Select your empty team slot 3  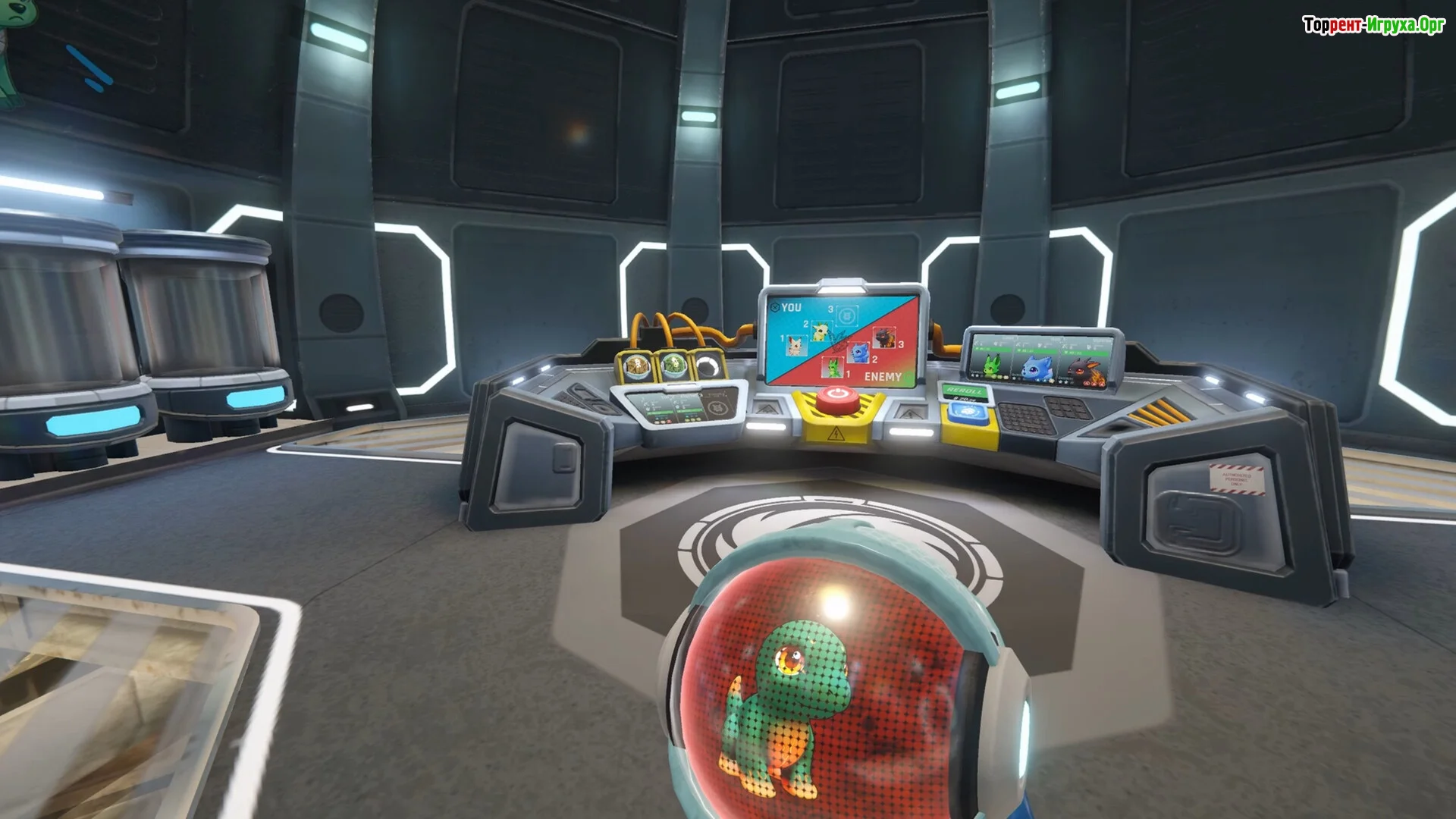click(x=847, y=313)
